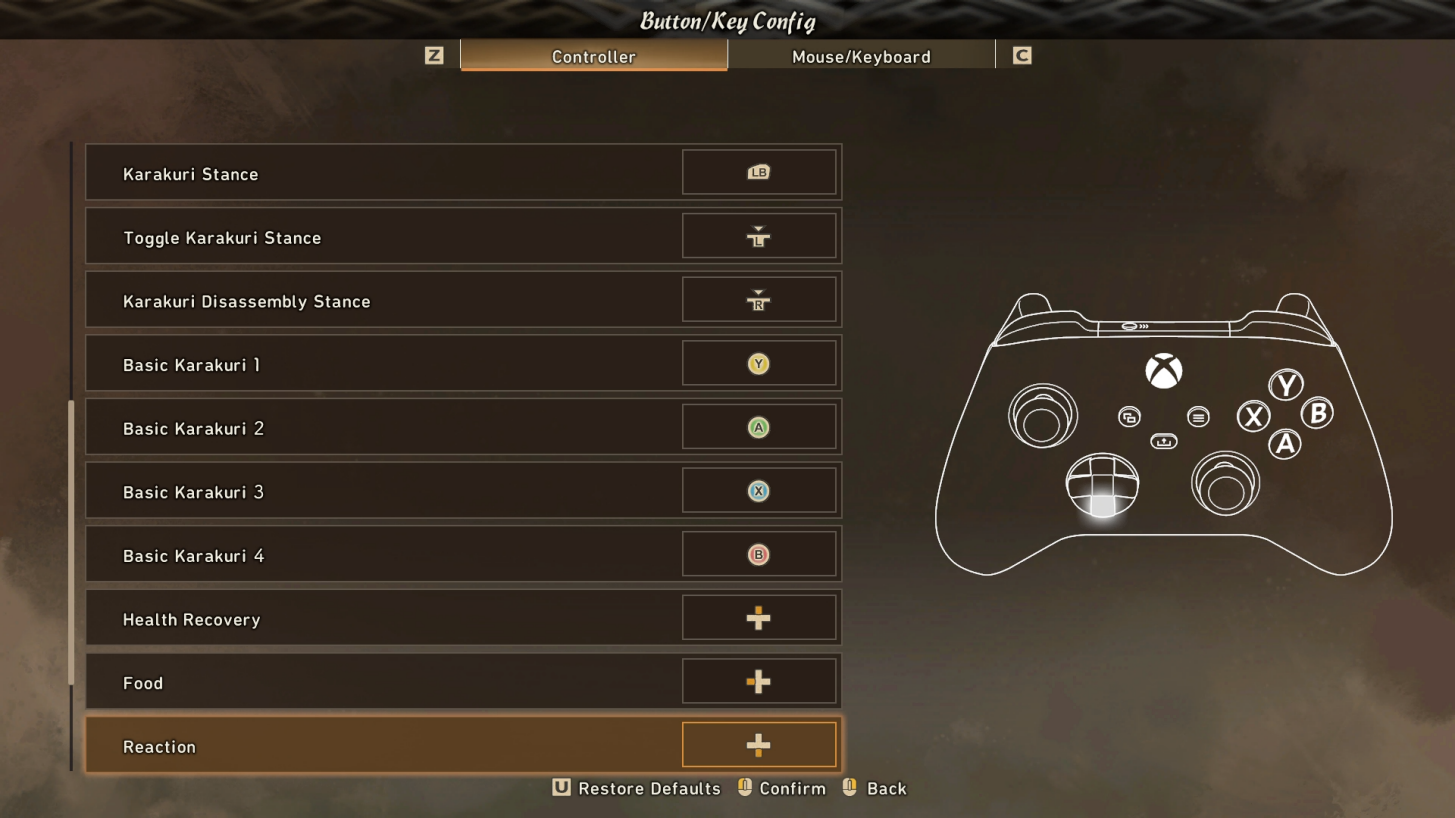Toggle the C page indicator icon

[x=1020, y=56]
